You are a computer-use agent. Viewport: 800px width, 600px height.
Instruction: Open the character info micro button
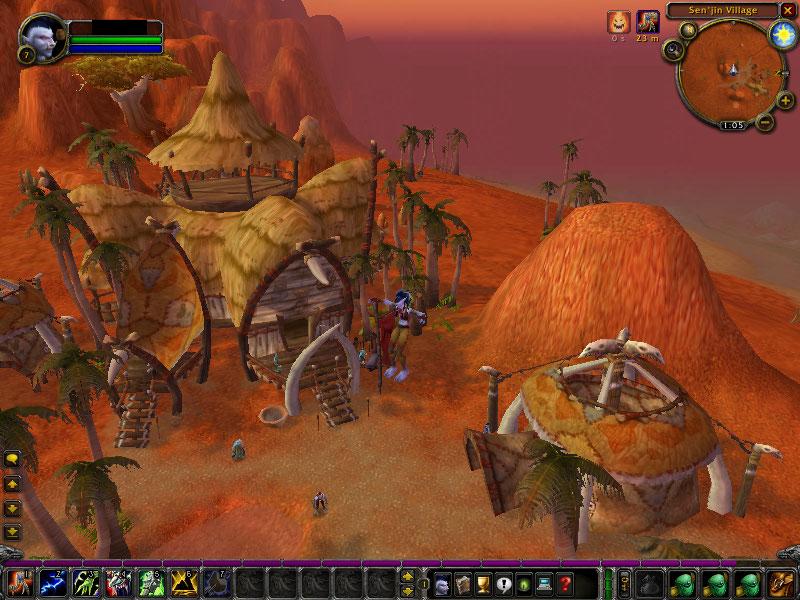(x=441, y=583)
